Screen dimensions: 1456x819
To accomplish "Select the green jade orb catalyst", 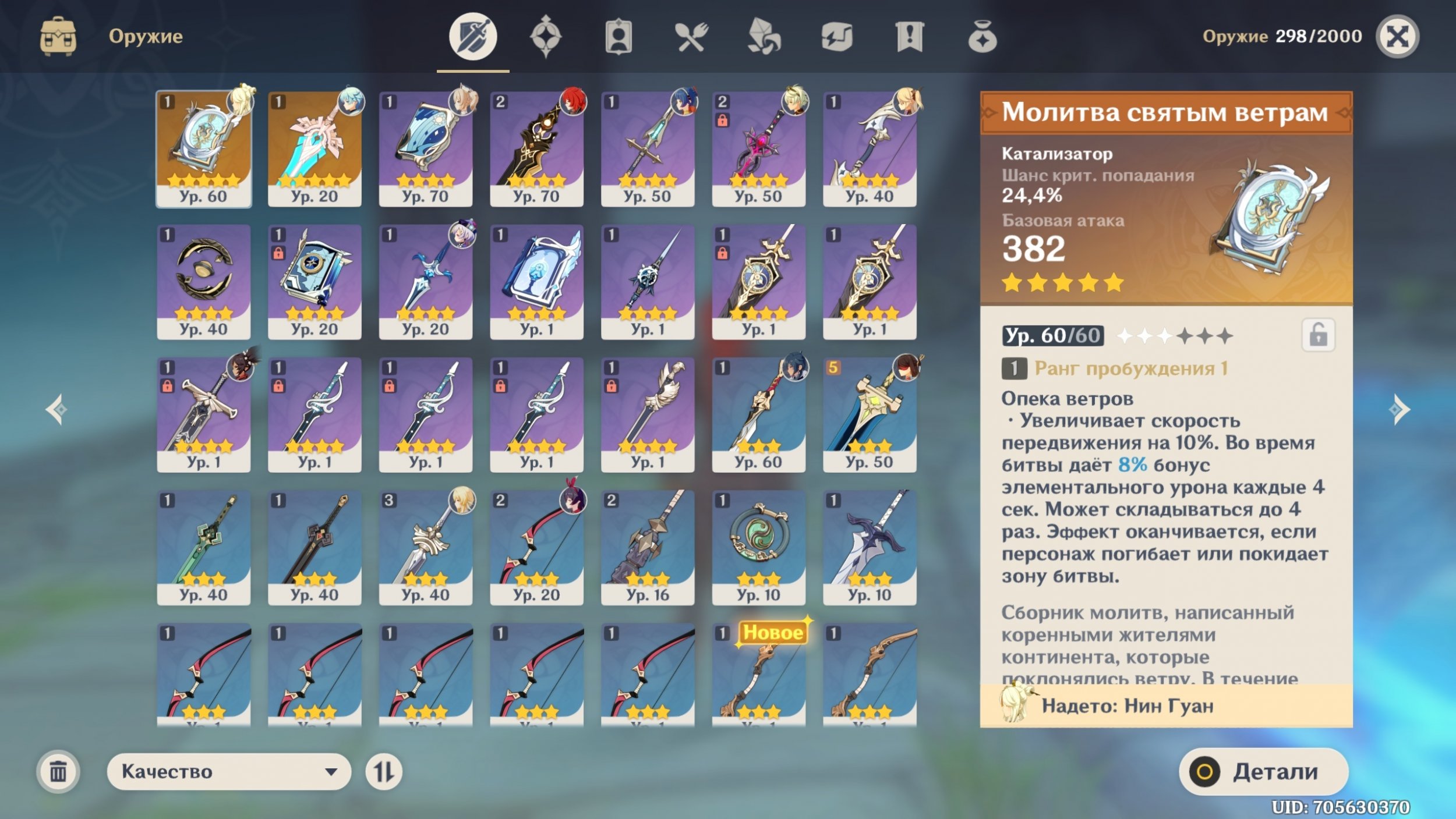I will coord(758,547).
